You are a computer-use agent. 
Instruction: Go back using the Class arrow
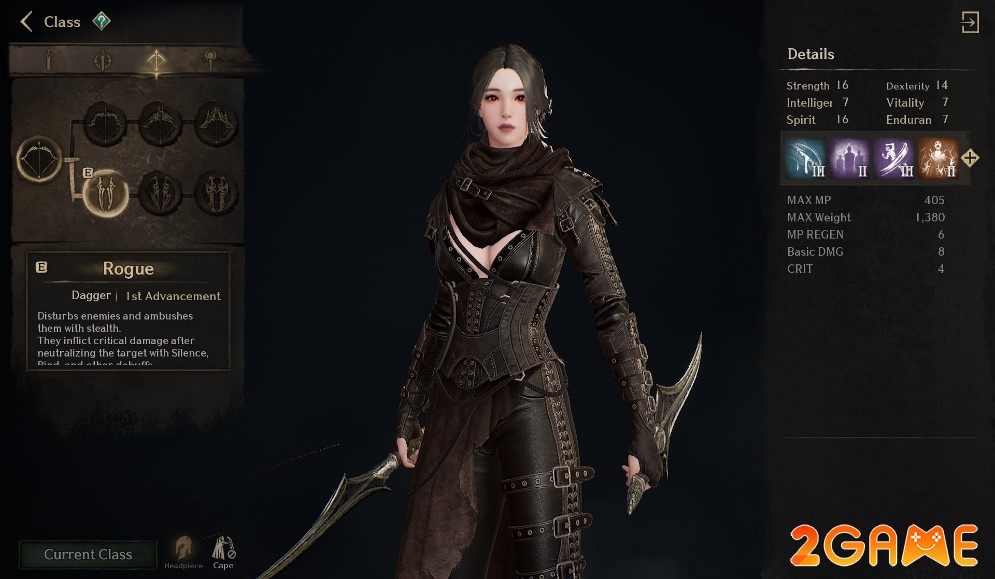click(27, 22)
